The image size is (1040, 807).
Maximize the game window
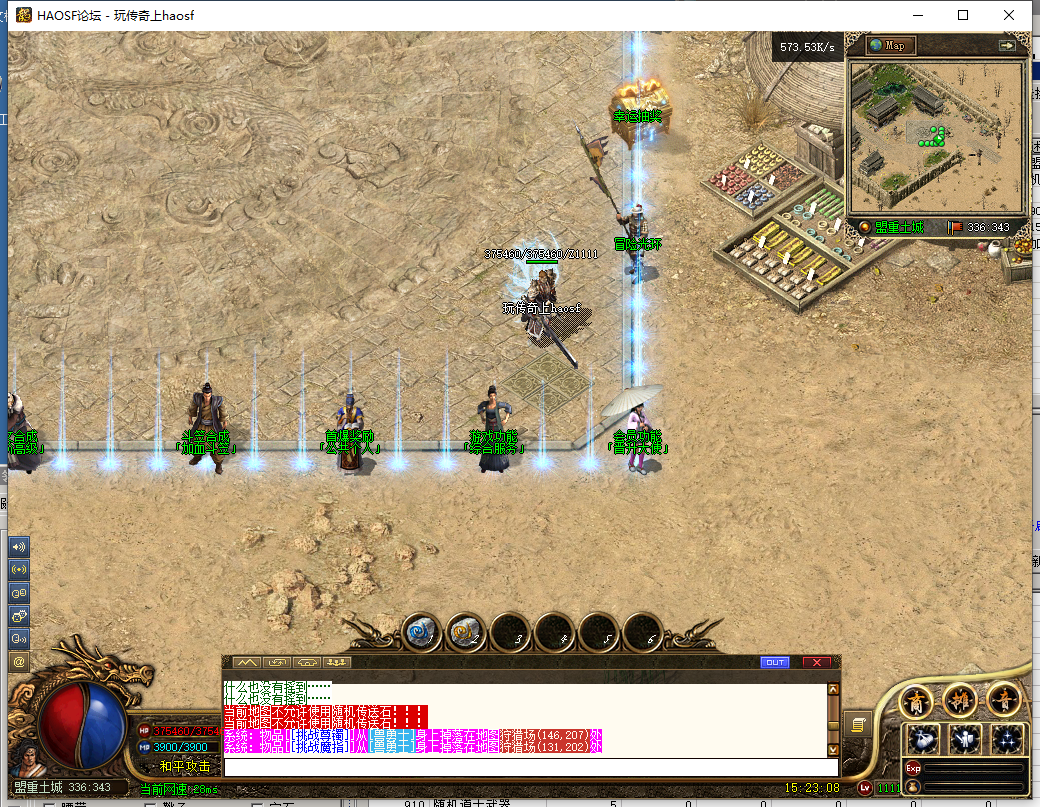[963, 15]
